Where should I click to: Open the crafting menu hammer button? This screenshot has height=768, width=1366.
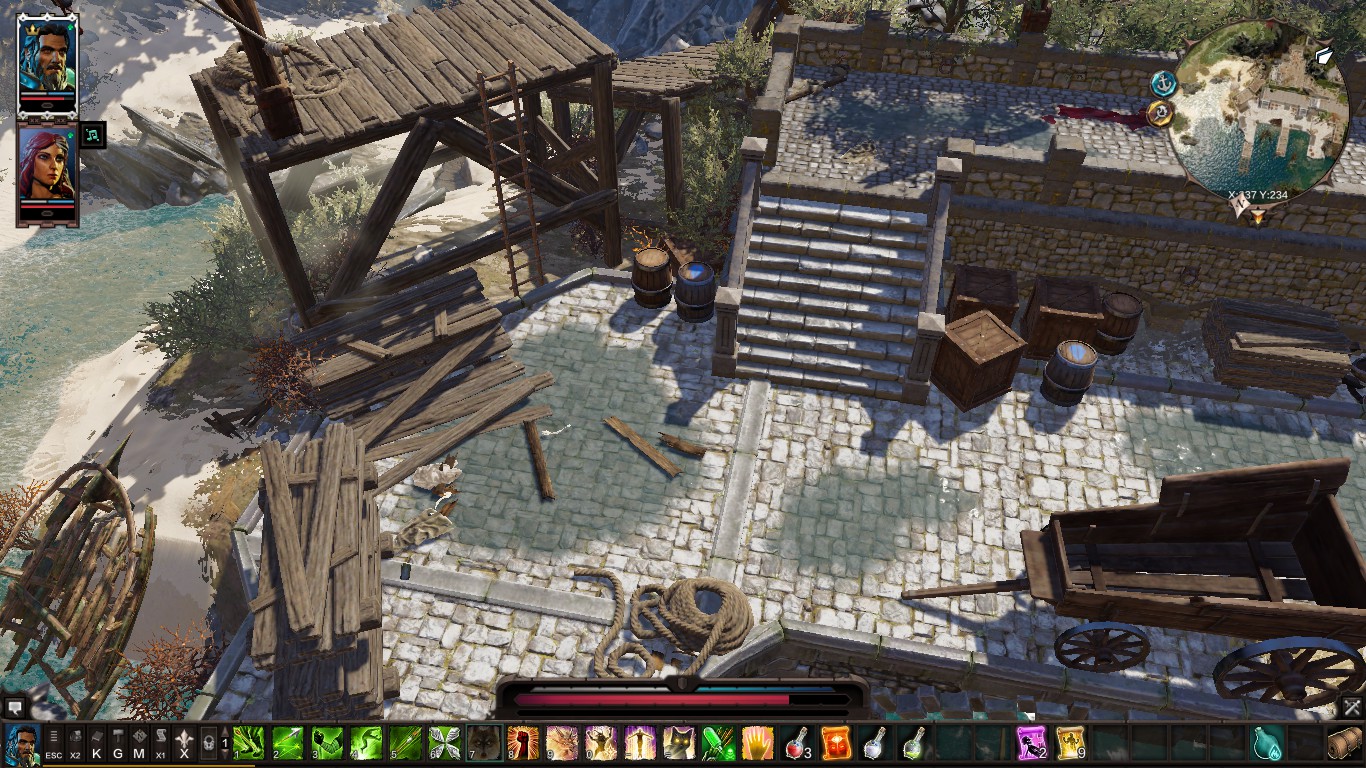117,745
